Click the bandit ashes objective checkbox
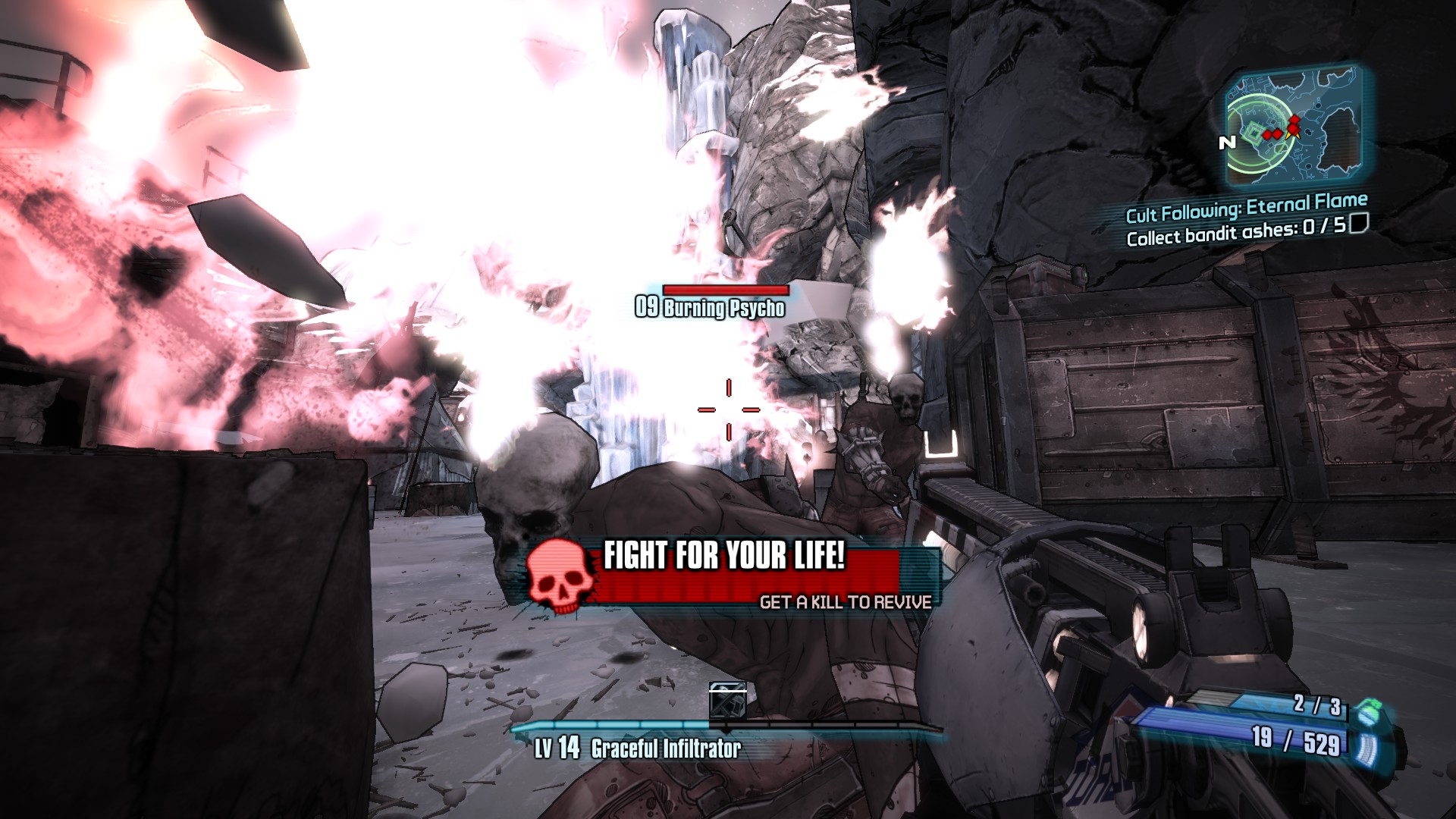1456x819 pixels. point(1358,224)
